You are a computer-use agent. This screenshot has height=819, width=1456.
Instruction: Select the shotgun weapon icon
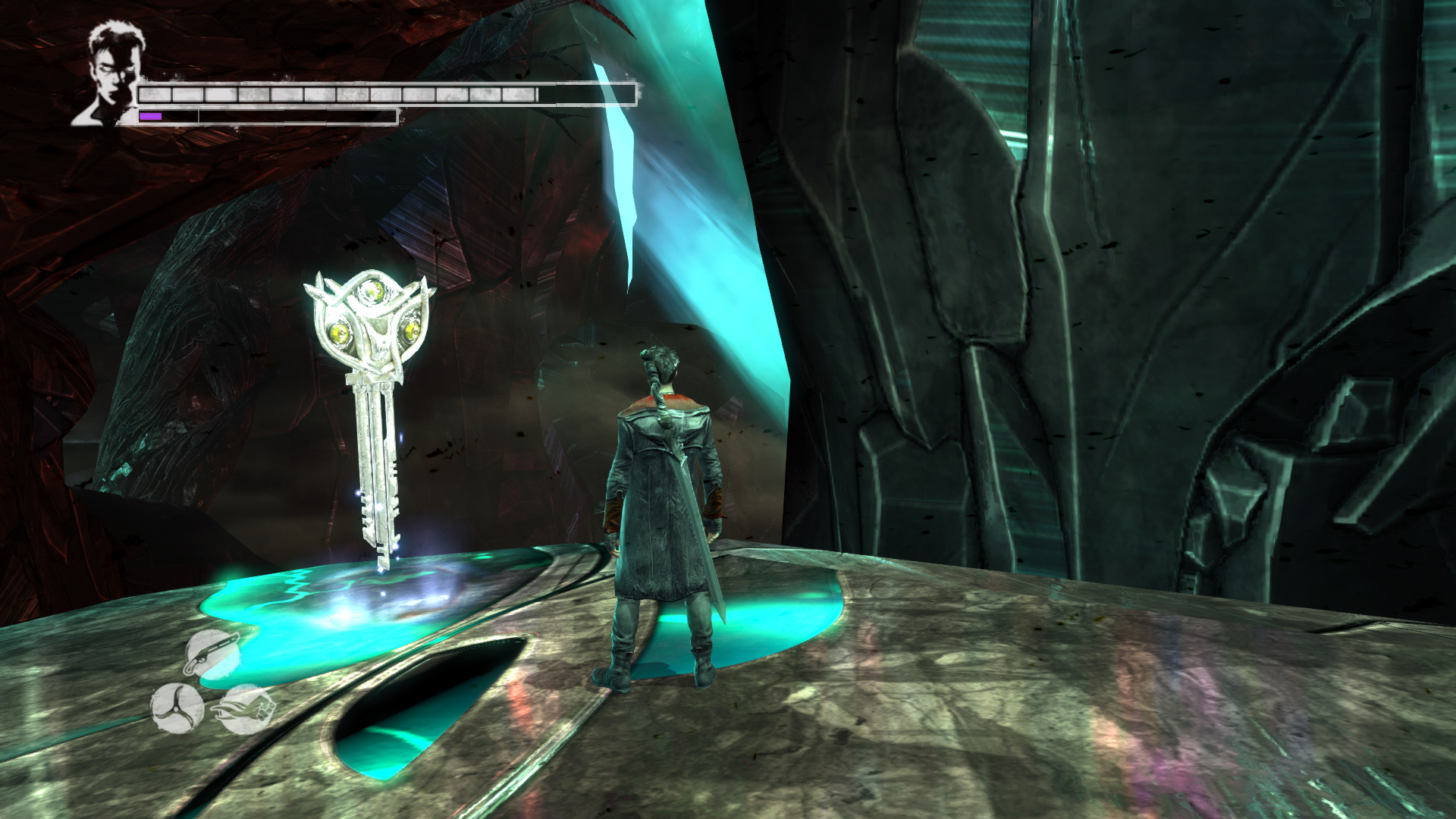(x=212, y=653)
